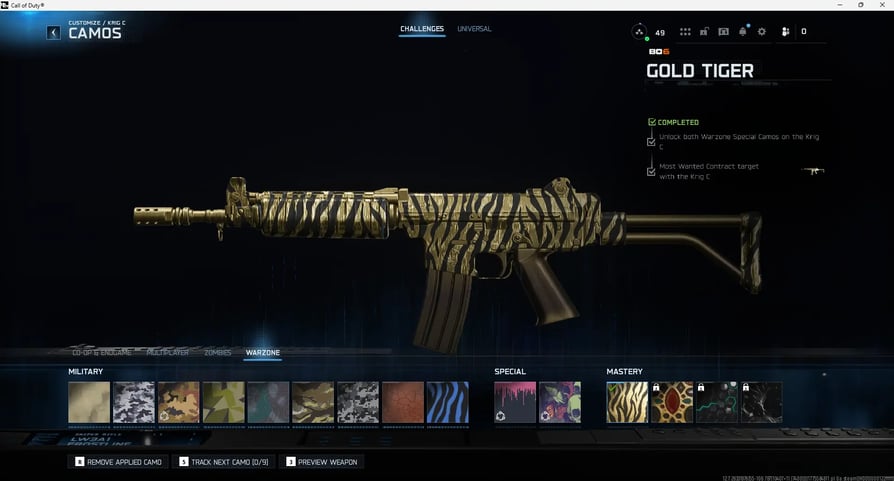Choose the blue tiger stripe military camo
The width and height of the screenshot is (894, 481).
pos(447,402)
